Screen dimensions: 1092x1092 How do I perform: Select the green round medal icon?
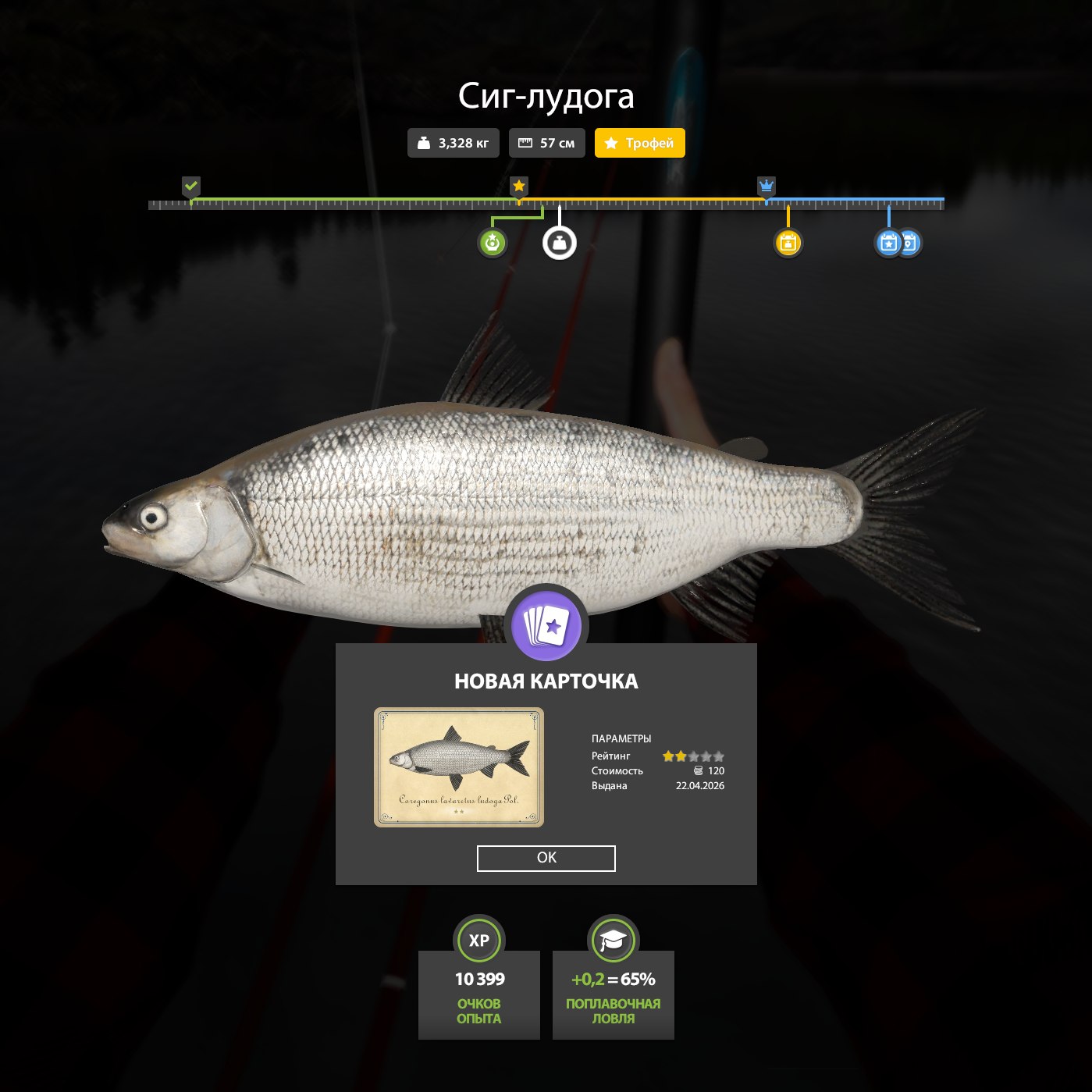coord(492,244)
